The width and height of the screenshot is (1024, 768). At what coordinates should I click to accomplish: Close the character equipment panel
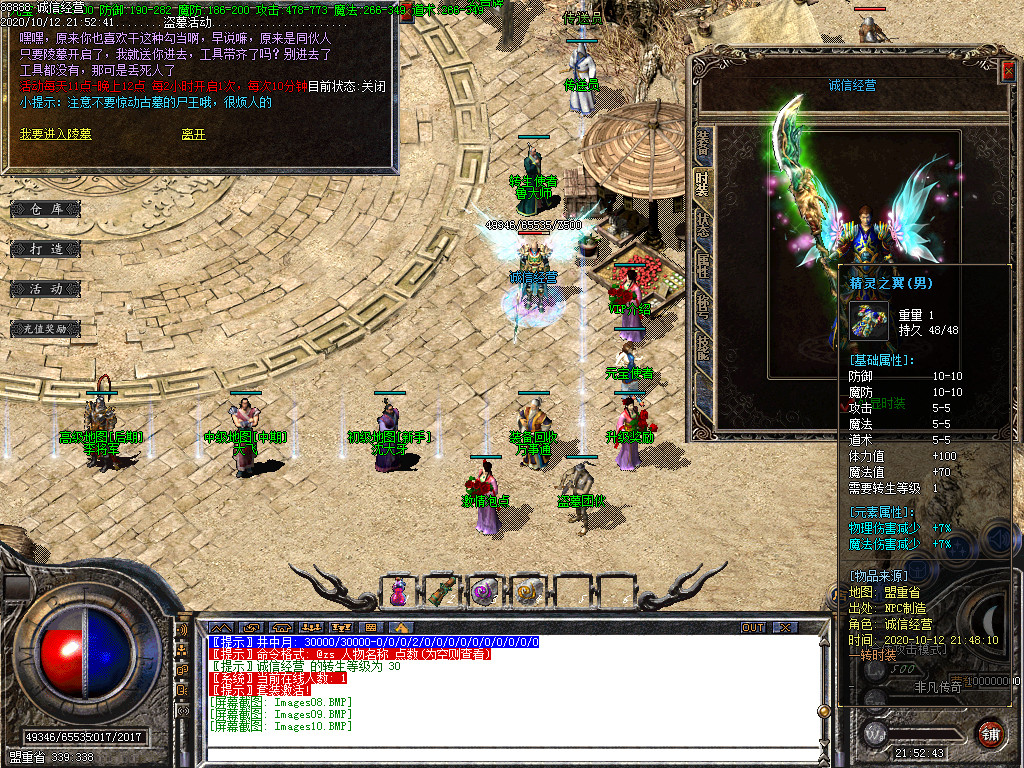click(x=1007, y=70)
